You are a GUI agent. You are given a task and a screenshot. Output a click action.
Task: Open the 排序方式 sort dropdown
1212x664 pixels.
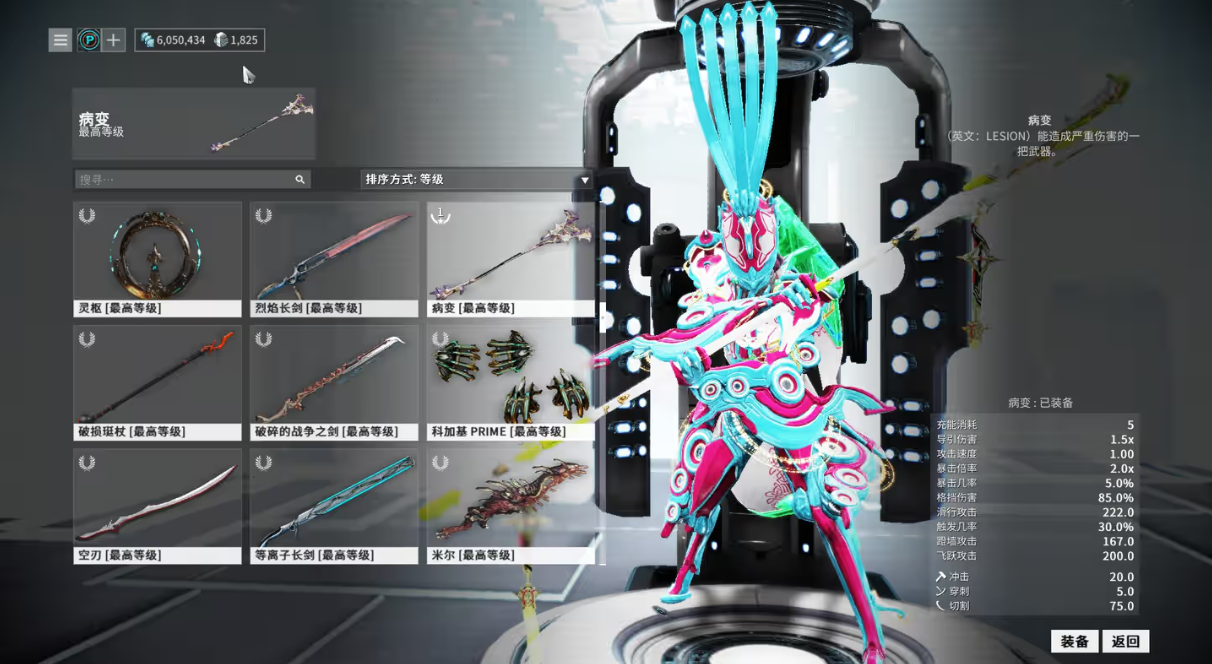click(x=477, y=179)
